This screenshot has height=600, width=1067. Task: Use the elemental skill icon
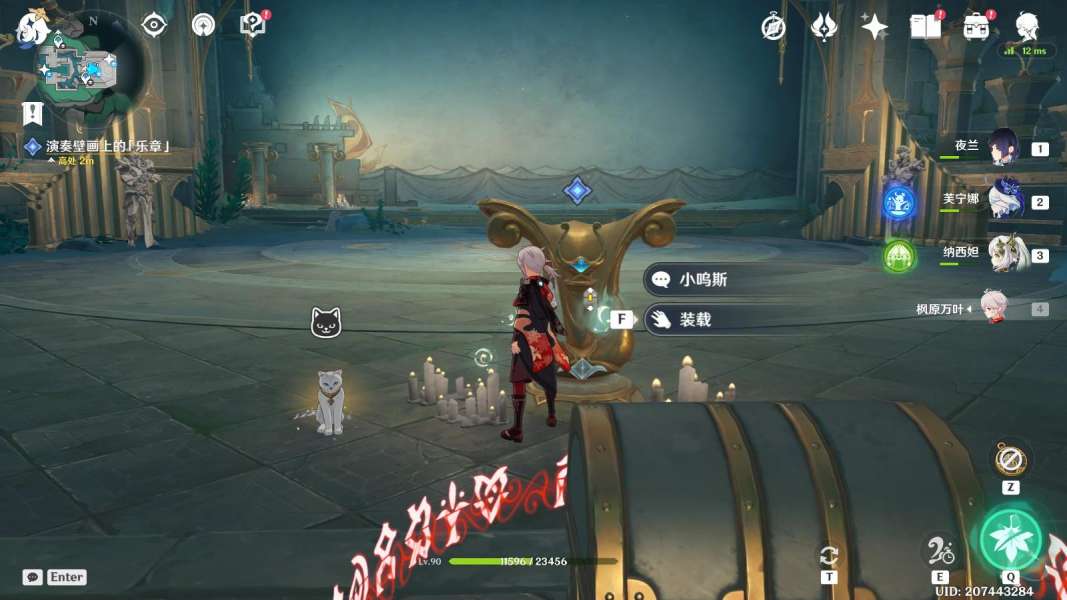[x=939, y=548]
